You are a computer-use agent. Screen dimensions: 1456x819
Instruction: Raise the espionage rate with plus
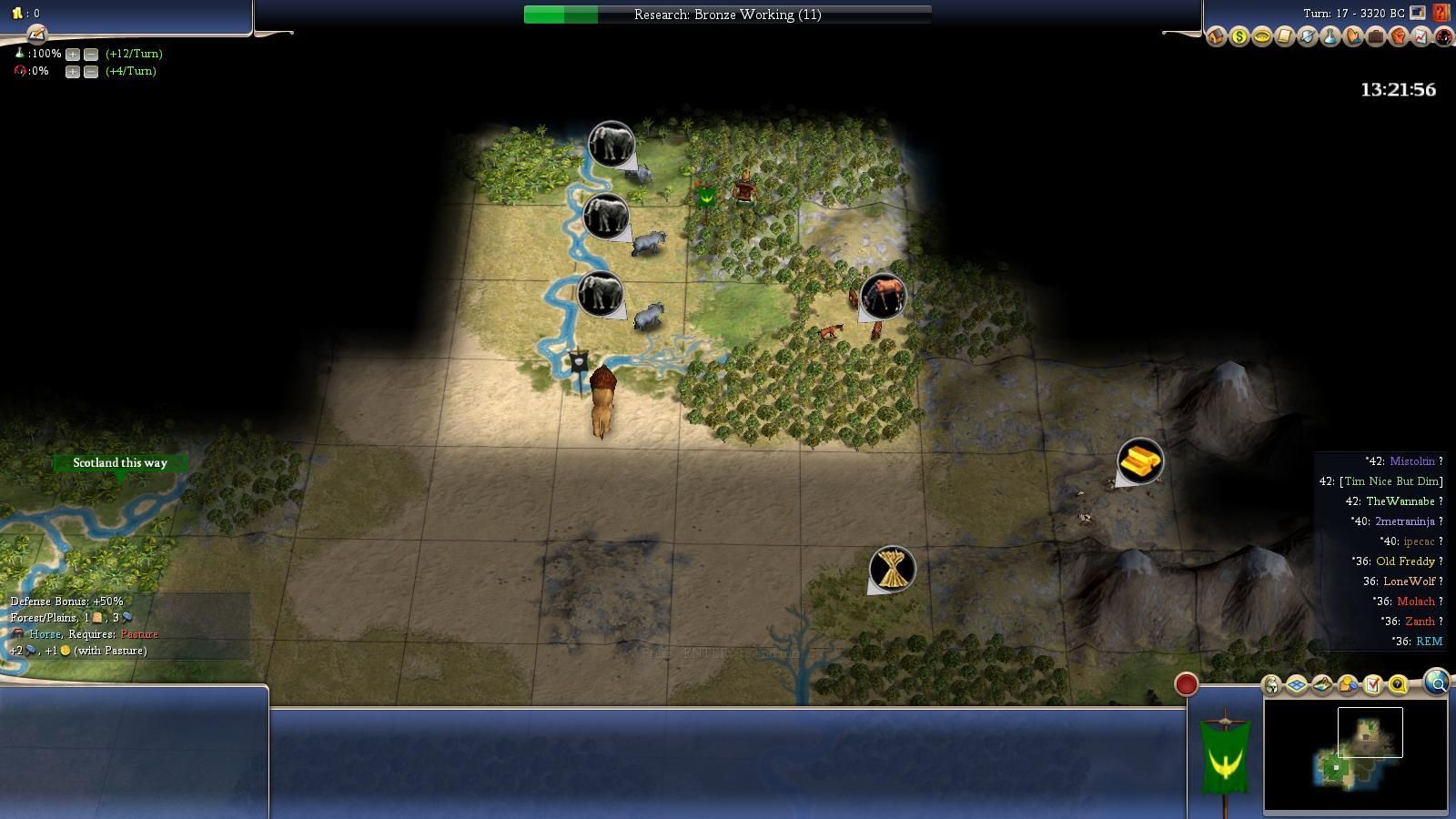tap(73, 71)
